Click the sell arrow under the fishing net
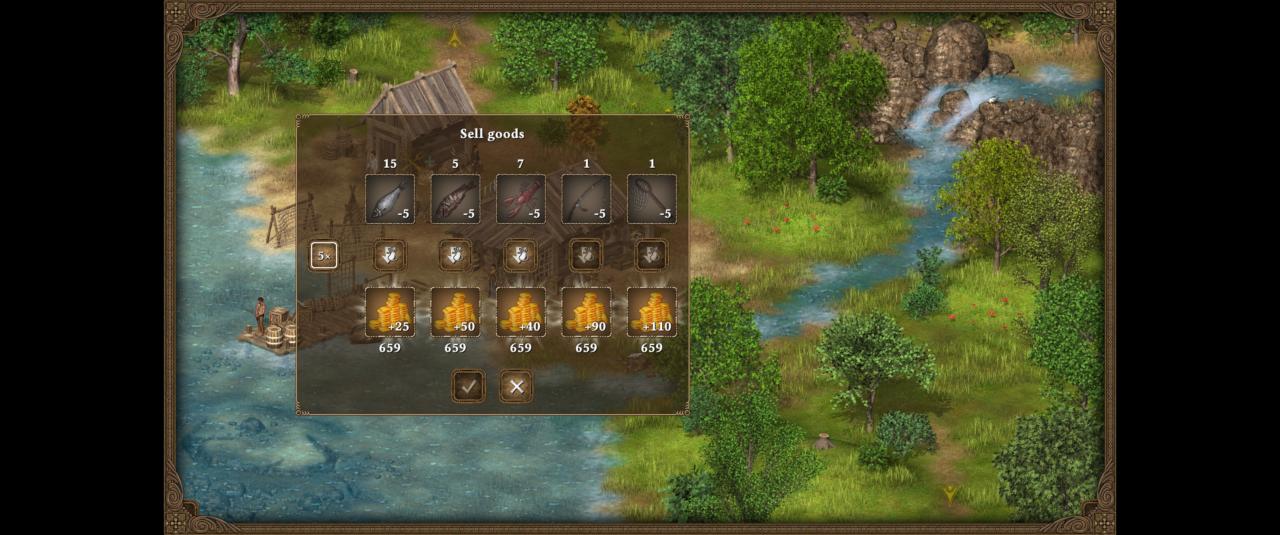Viewport: 1280px width, 535px height. click(x=652, y=255)
